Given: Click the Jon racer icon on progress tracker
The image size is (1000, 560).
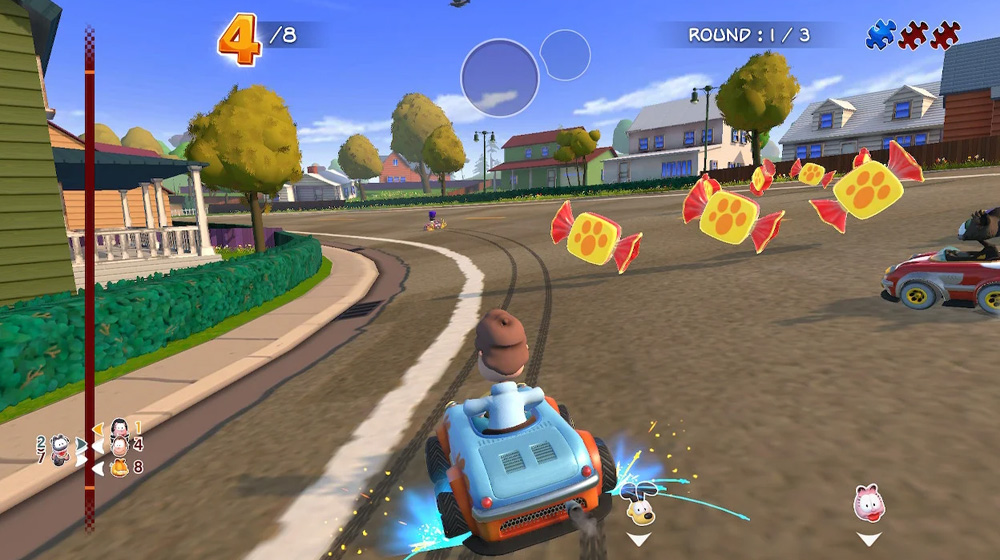Looking at the screenshot, I should (x=119, y=446).
